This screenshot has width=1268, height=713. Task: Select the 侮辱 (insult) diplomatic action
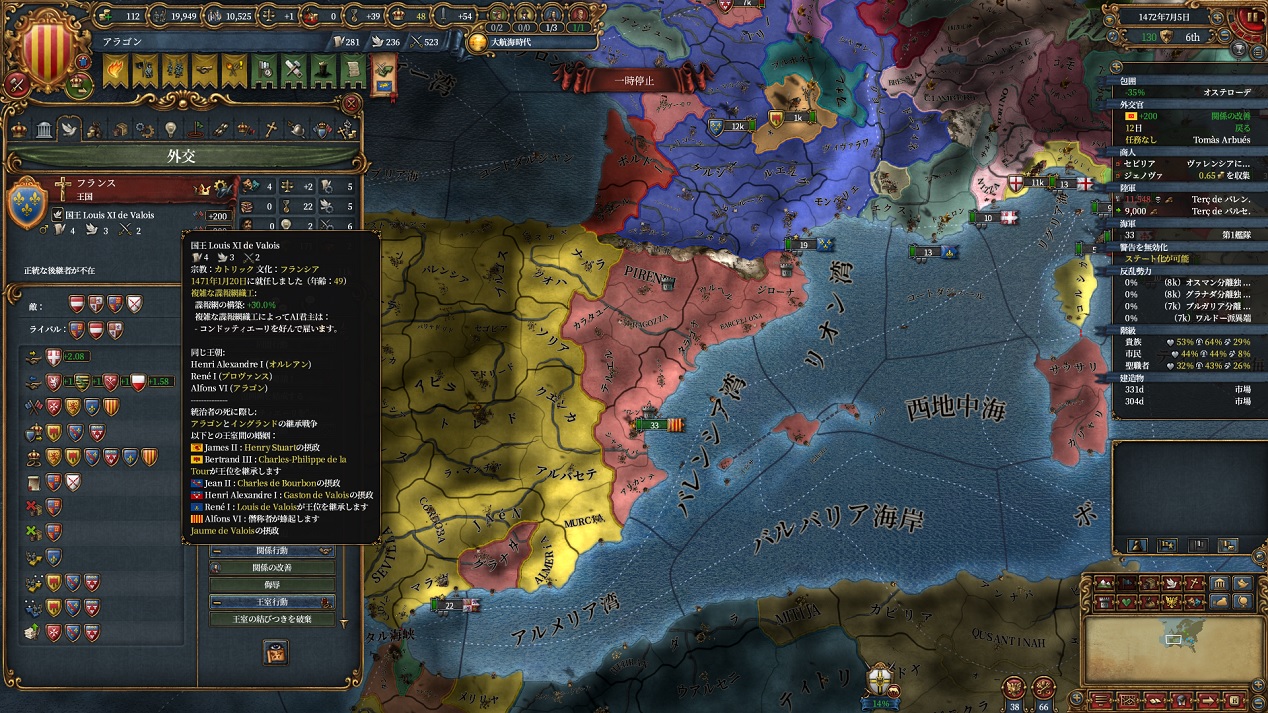[271, 585]
